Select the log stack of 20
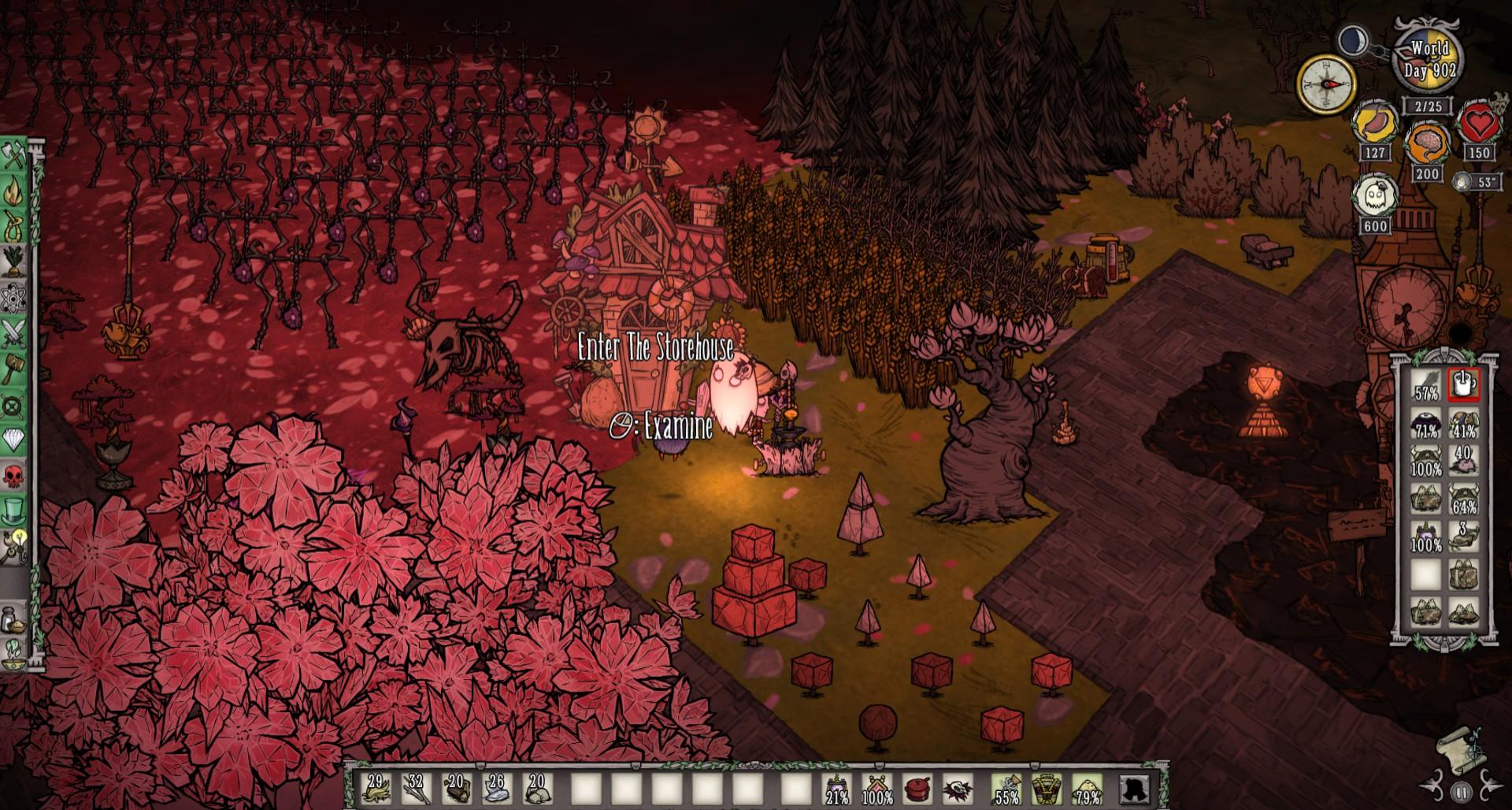 458,788
